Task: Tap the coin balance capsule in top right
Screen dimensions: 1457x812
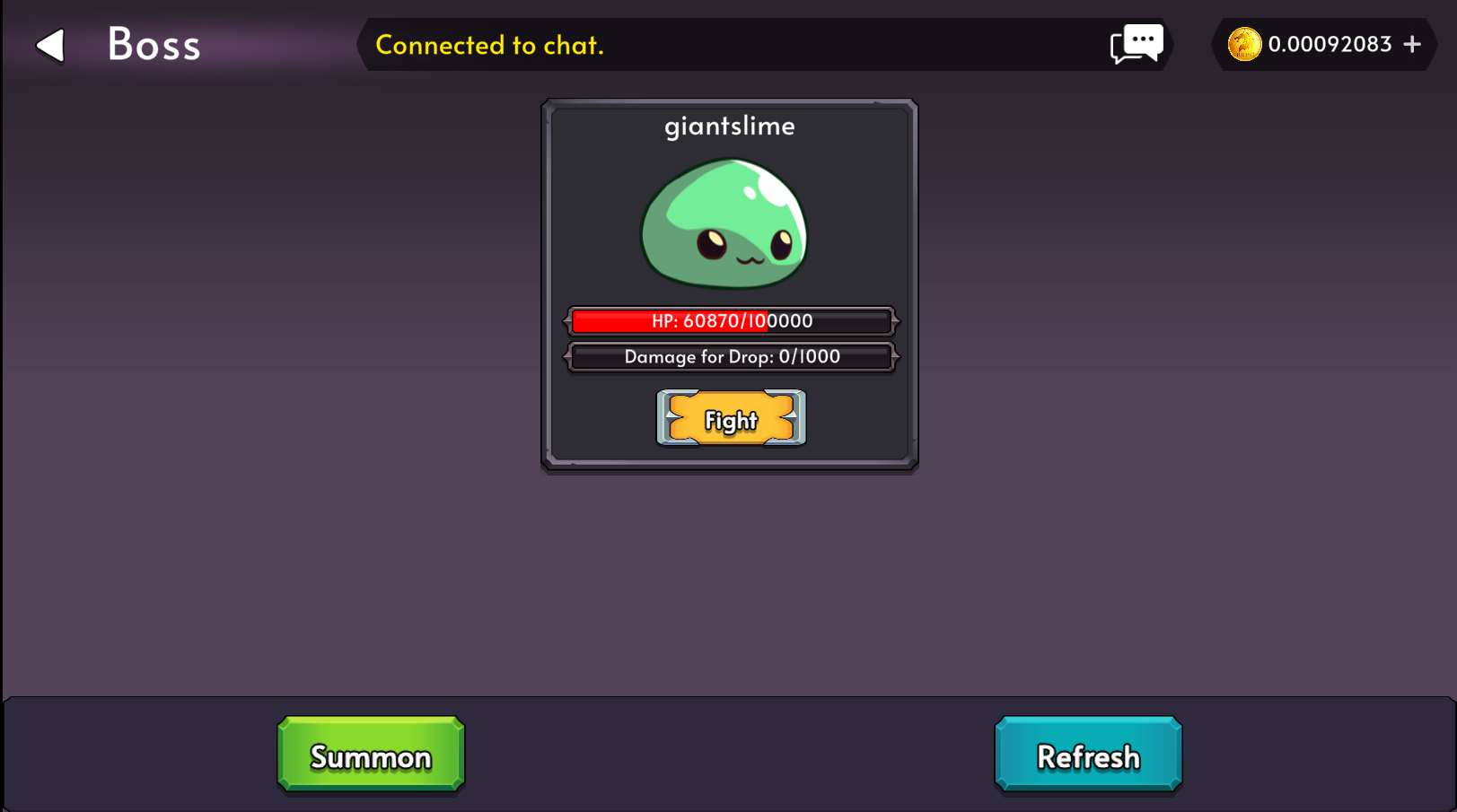Action: [x=1323, y=44]
